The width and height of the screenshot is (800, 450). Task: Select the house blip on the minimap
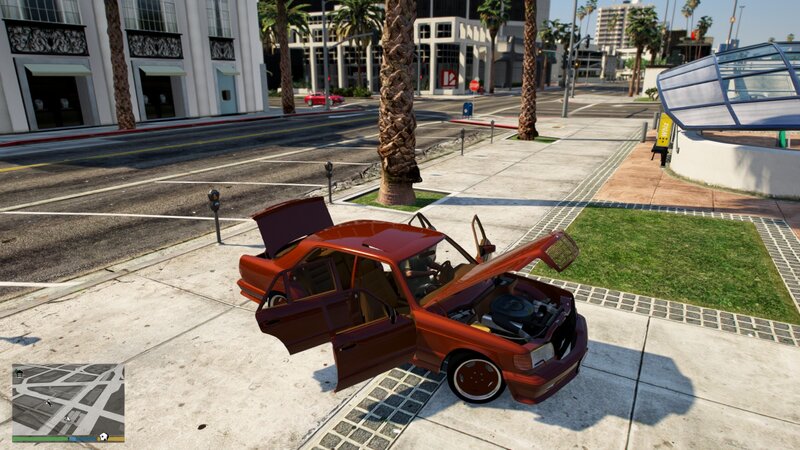tap(18, 374)
